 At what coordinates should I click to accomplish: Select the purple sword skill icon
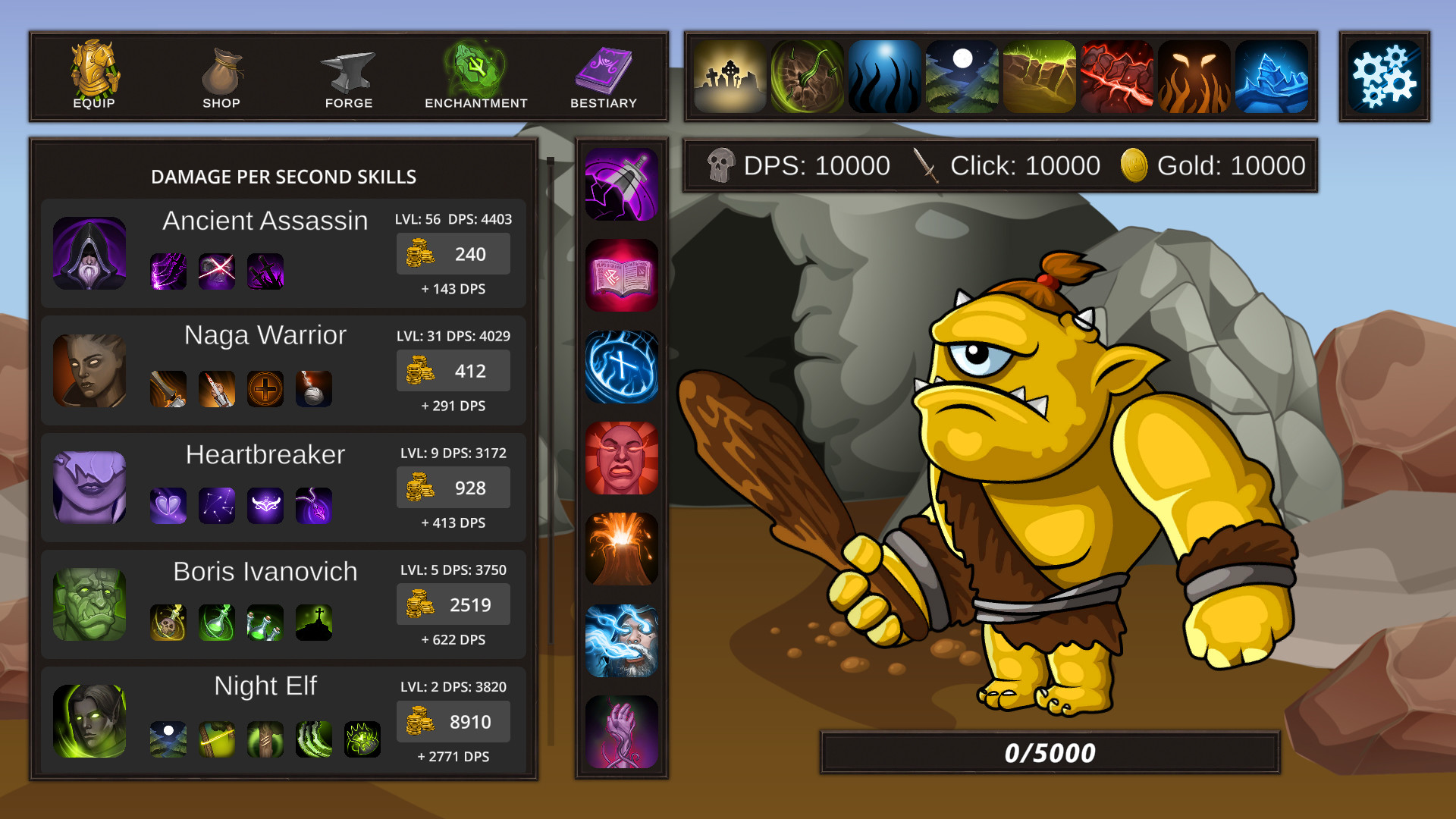[x=621, y=182]
